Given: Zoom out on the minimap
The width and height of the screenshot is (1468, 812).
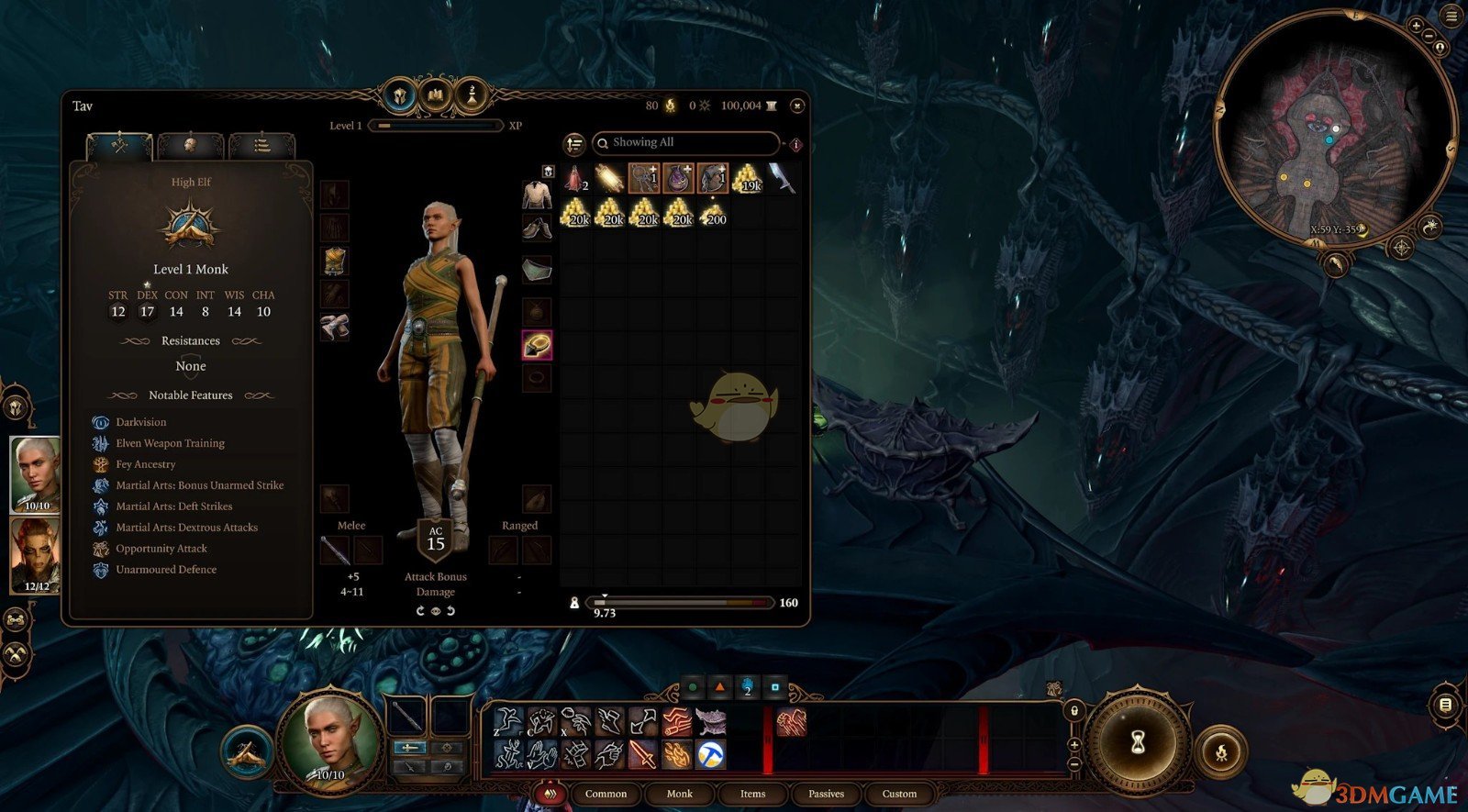Looking at the screenshot, I should click(1429, 37).
